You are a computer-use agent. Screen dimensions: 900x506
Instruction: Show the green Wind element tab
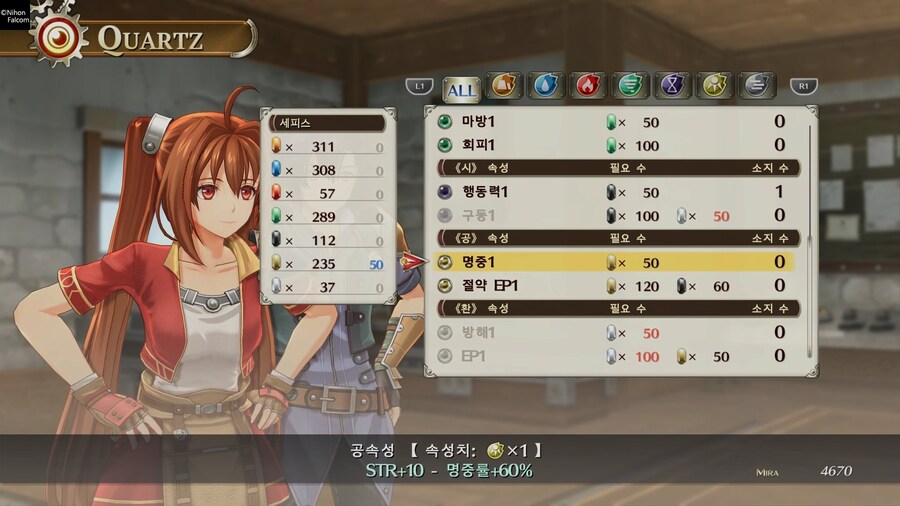[x=629, y=87]
